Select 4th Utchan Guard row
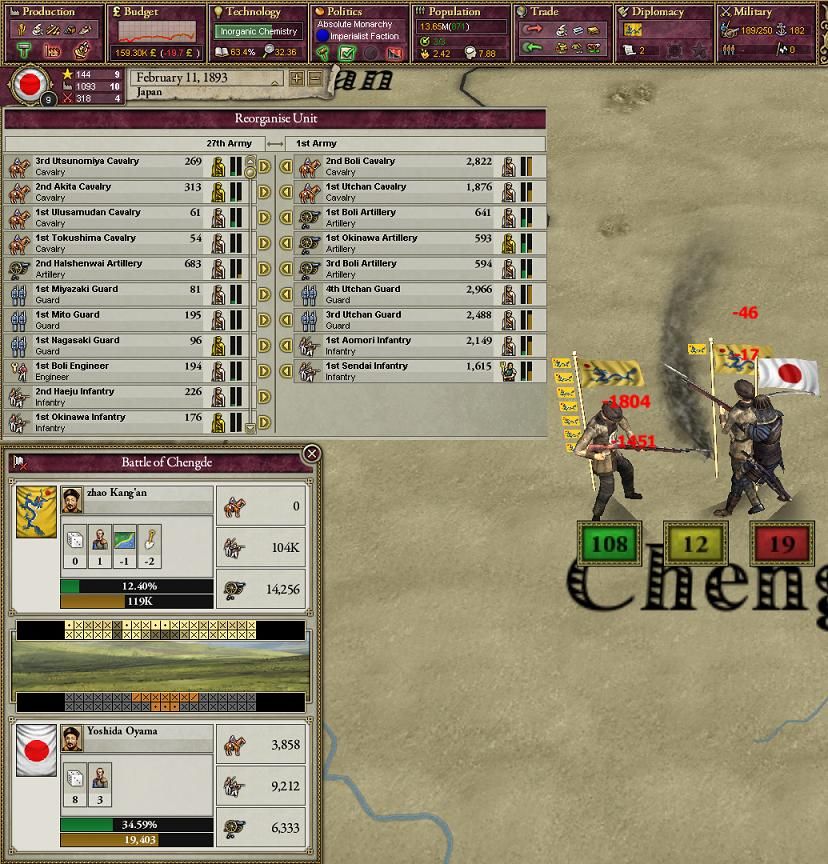828x864 pixels. [400, 294]
